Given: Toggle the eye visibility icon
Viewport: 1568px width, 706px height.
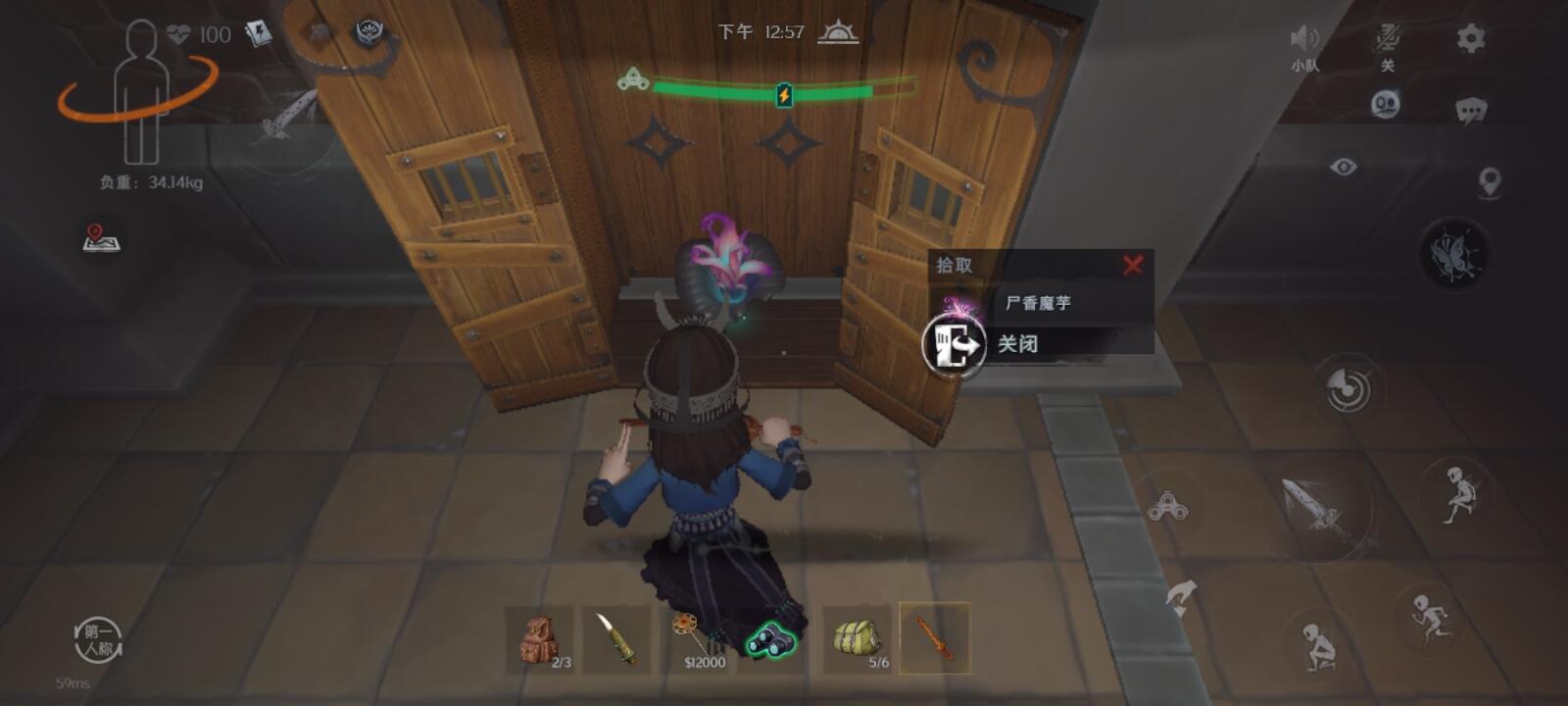Looking at the screenshot, I should tap(1344, 168).
